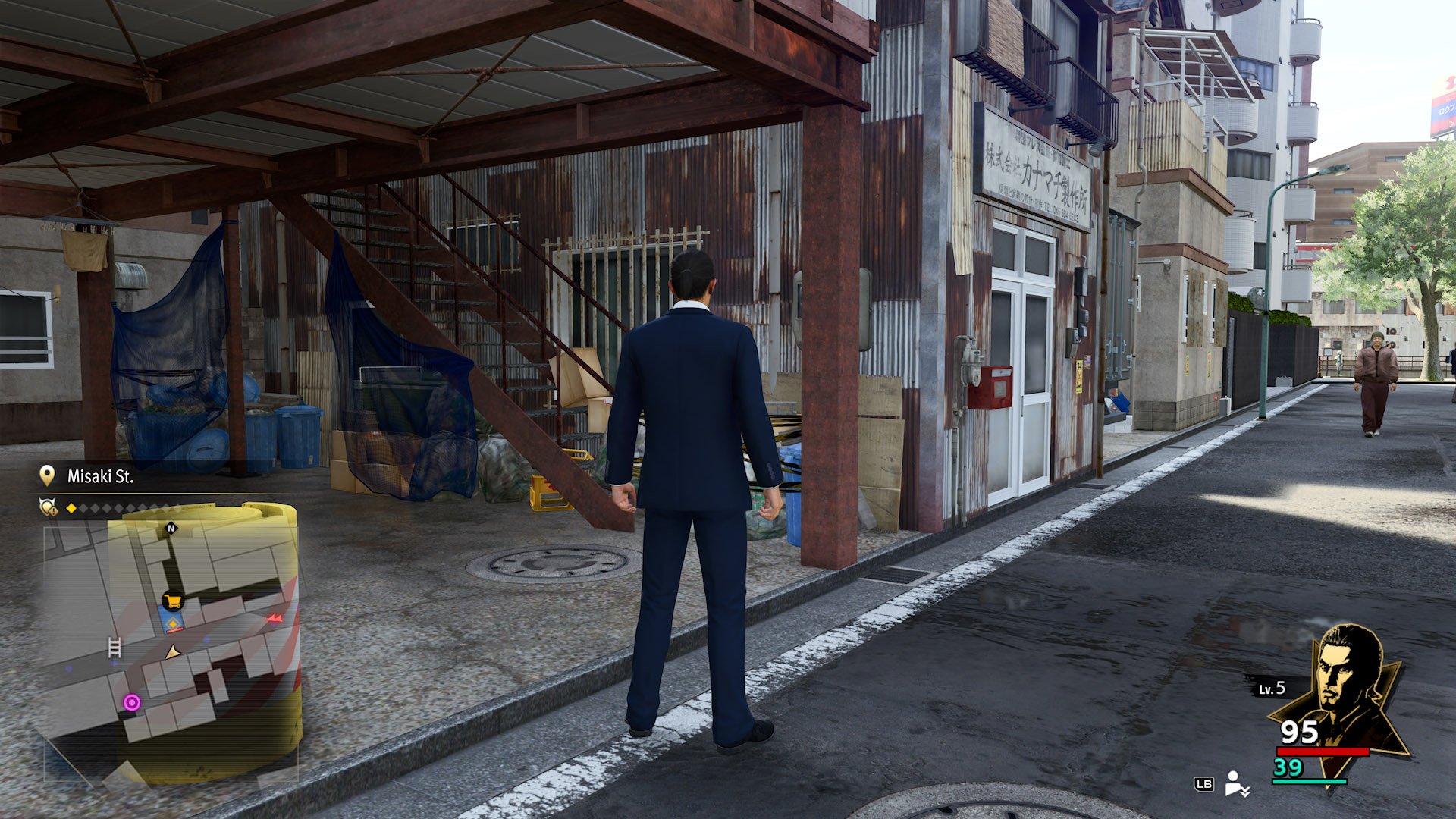Click the ladder icon on the minimap
Viewport: 1456px width, 819px height.
click(115, 647)
